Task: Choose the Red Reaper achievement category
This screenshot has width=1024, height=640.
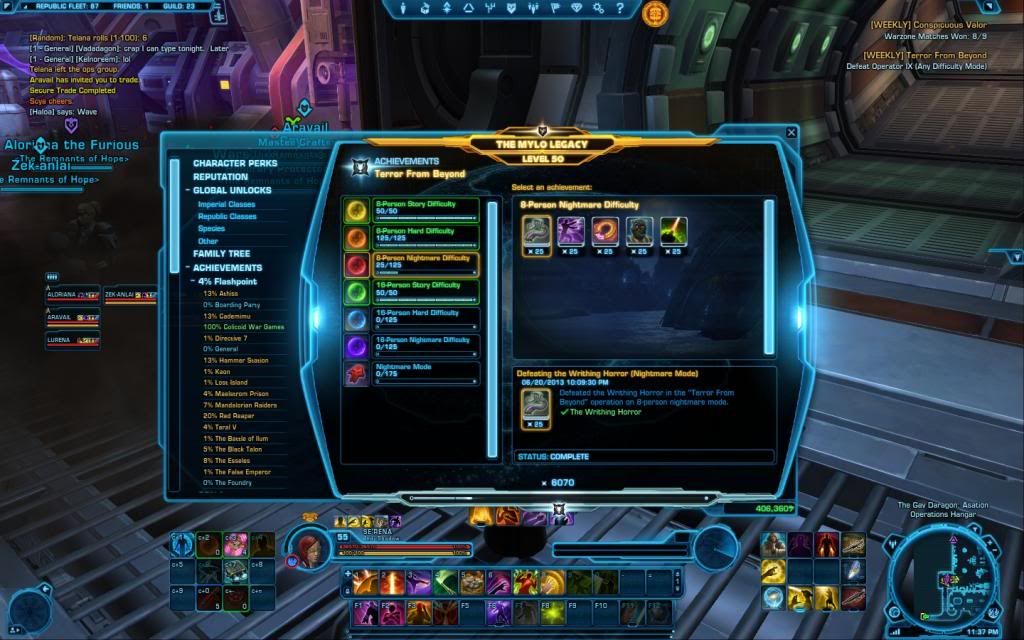Action: pyautogui.click(x=231, y=415)
